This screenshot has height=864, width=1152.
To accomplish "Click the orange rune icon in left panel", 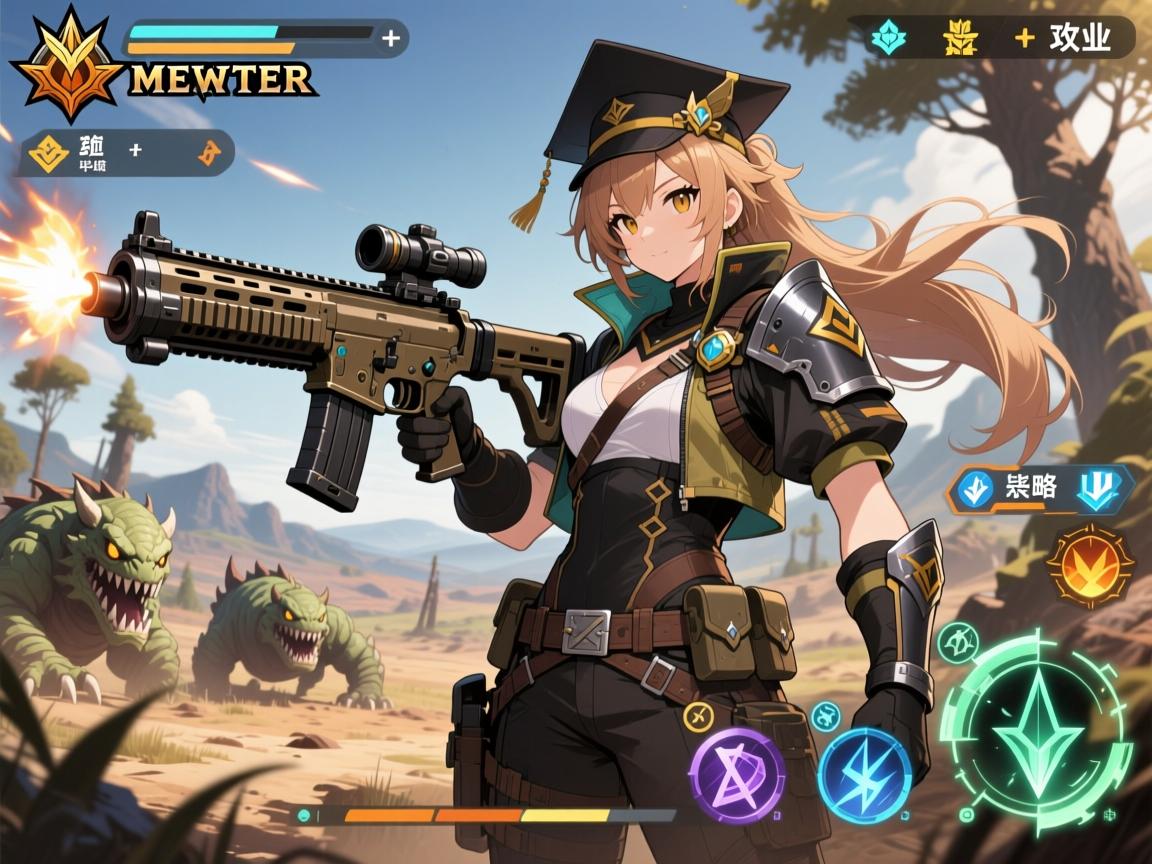I will coord(209,153).
